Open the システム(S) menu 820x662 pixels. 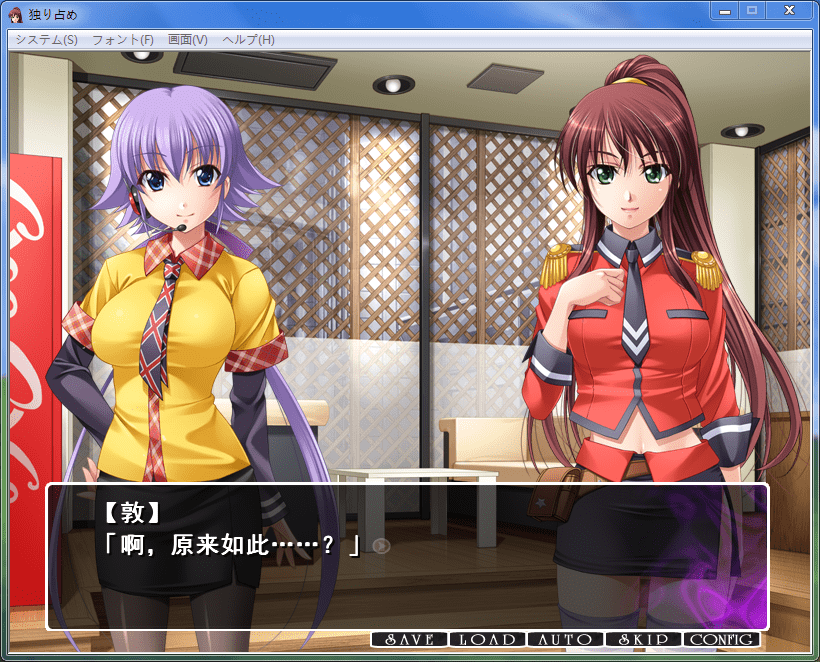point(46,40)
